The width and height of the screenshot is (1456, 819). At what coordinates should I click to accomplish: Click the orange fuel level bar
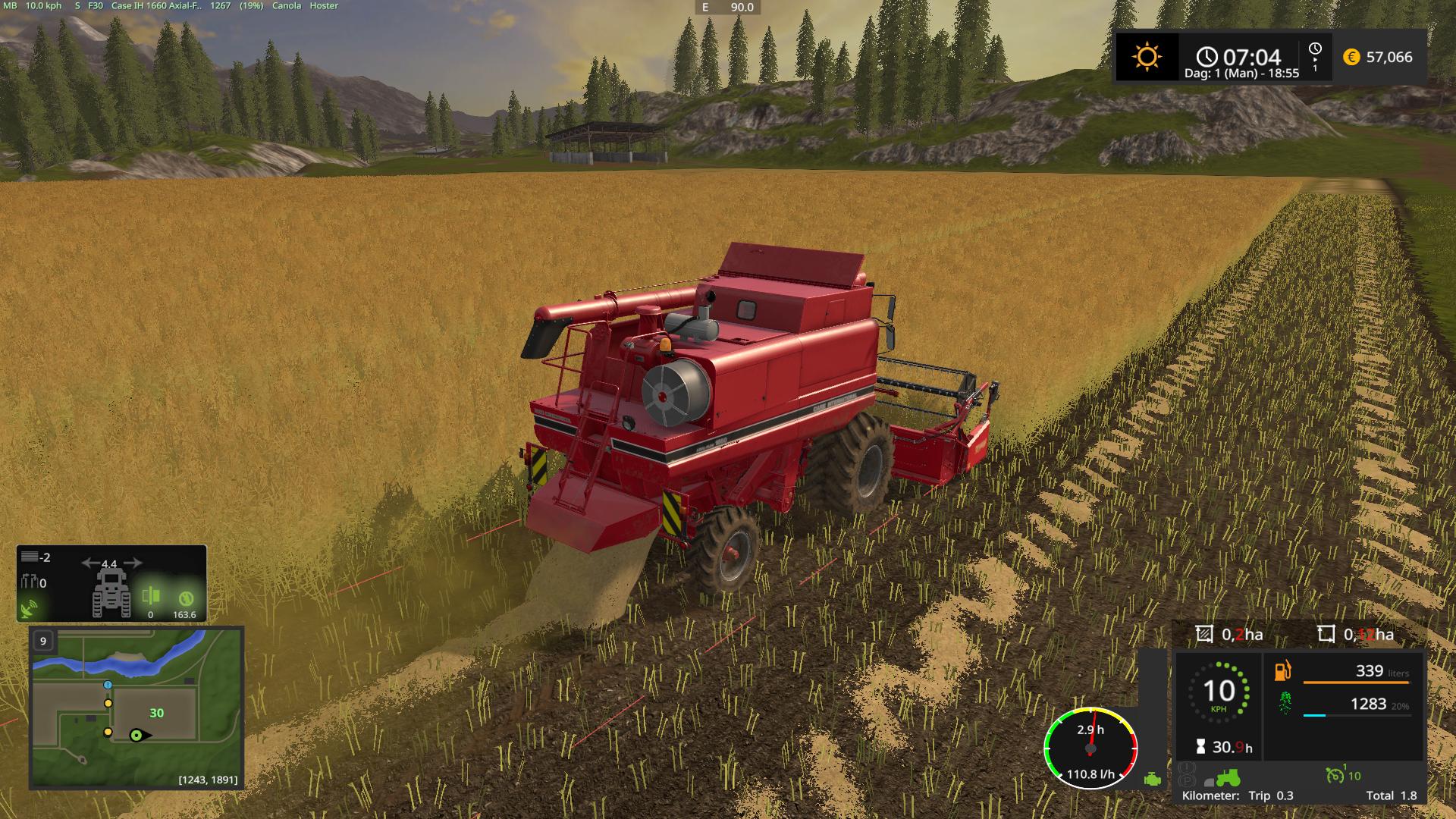[x=1357, y=682]
